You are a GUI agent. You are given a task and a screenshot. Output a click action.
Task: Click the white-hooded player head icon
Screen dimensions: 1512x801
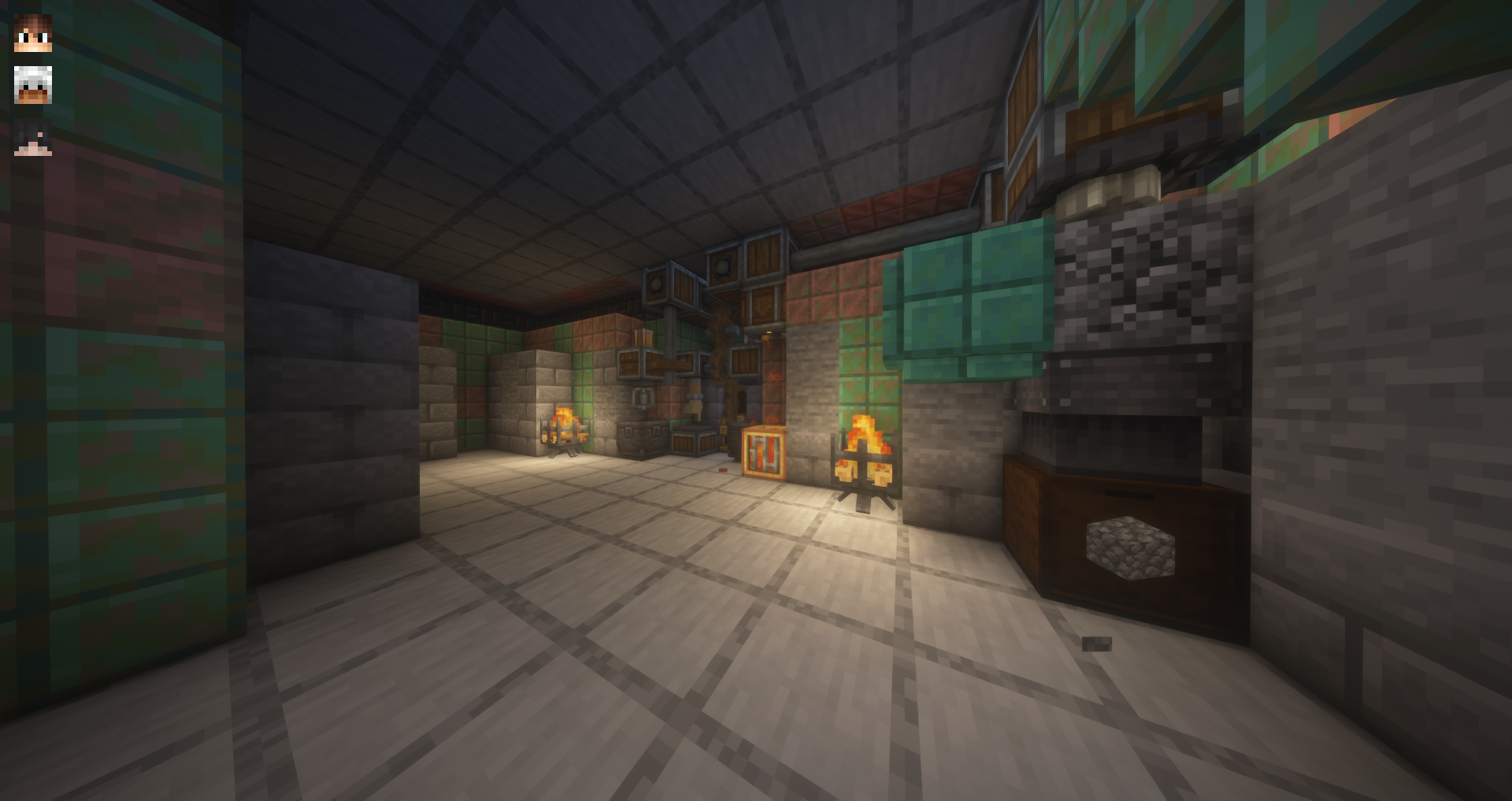pyautogui.click(x=33, y=85)
